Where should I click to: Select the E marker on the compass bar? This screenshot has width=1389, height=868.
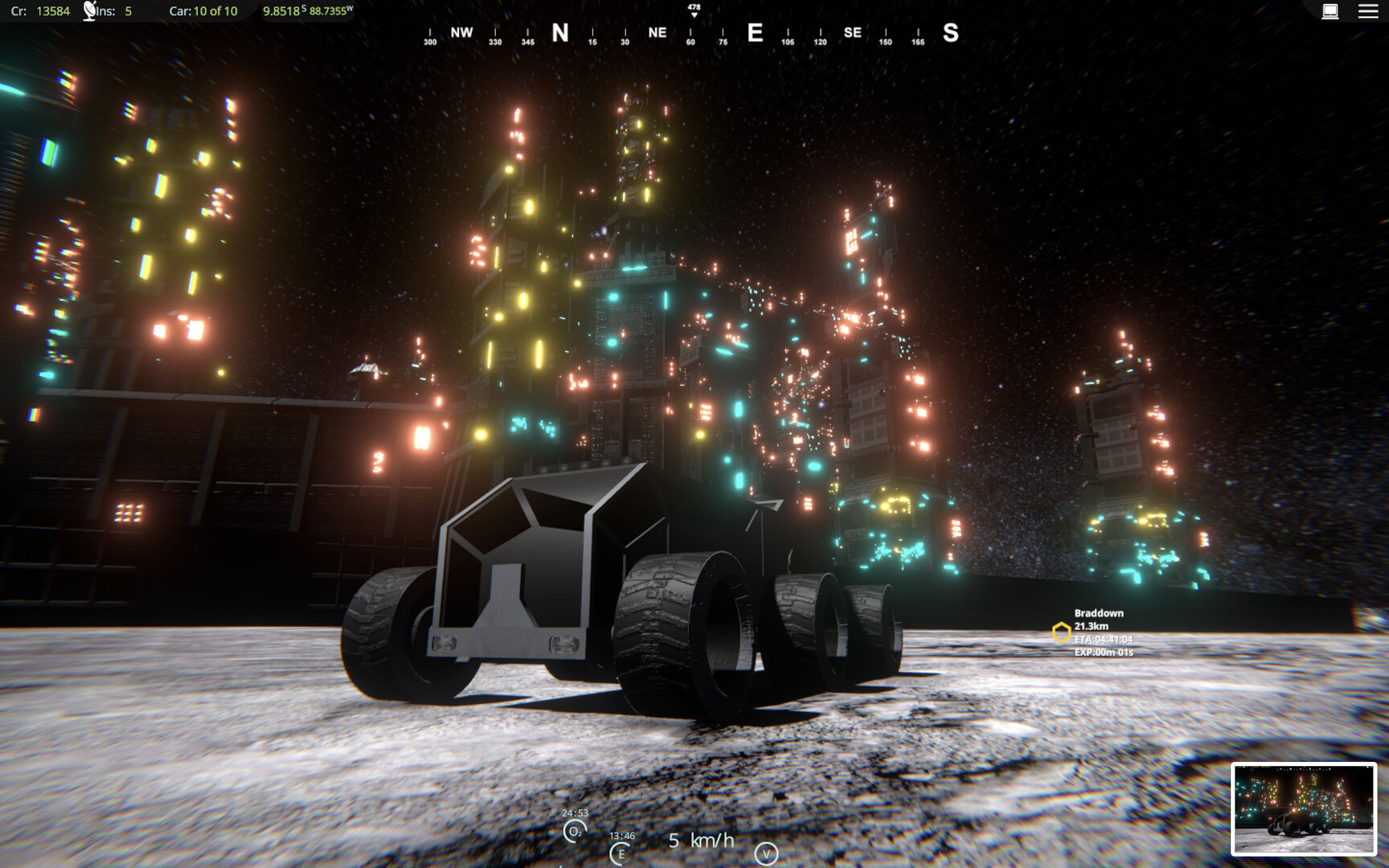click(754, 32)
